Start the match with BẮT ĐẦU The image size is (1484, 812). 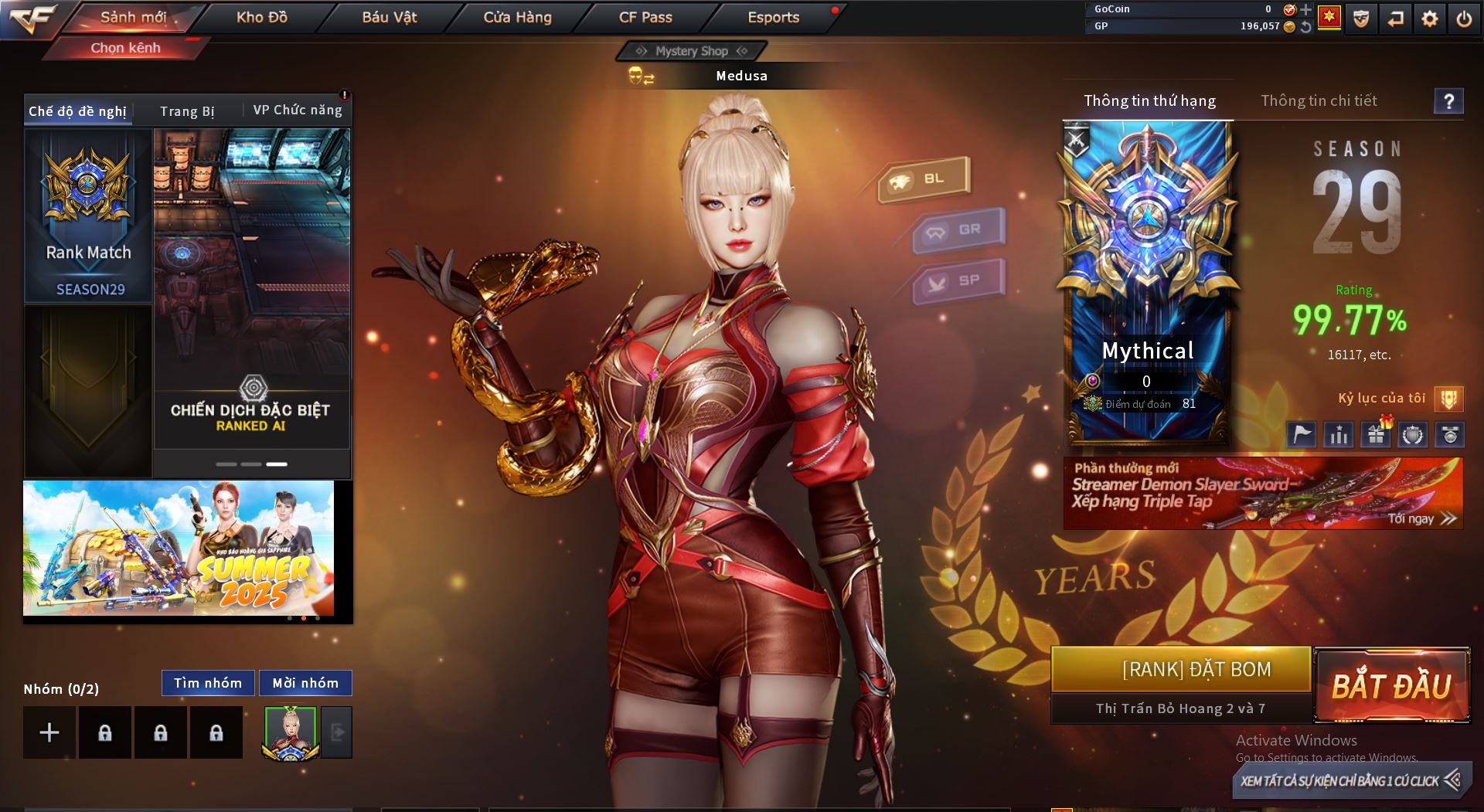(1391, 685)
